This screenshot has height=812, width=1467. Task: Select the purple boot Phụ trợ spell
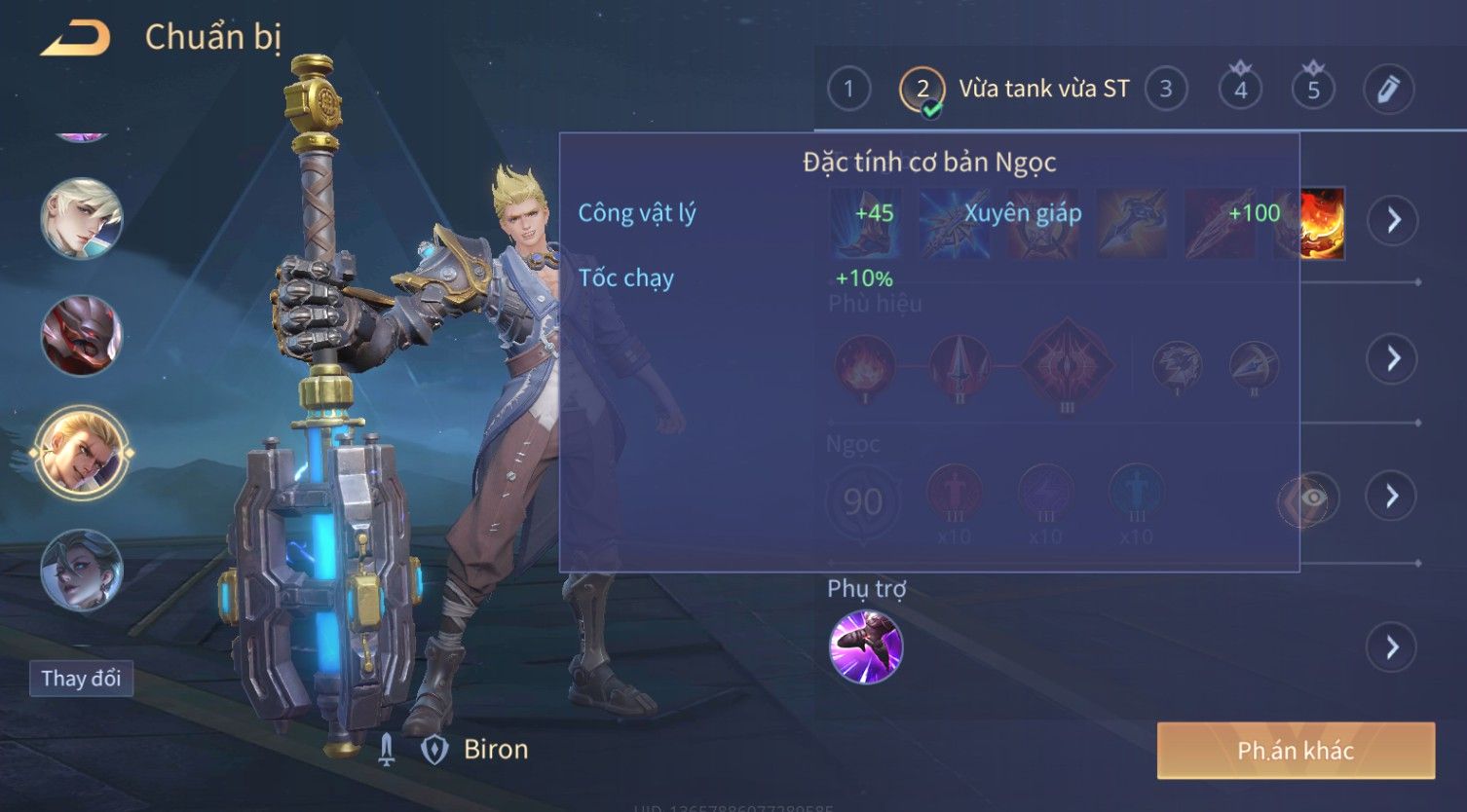pyautogui.click(x=865, y=647)
